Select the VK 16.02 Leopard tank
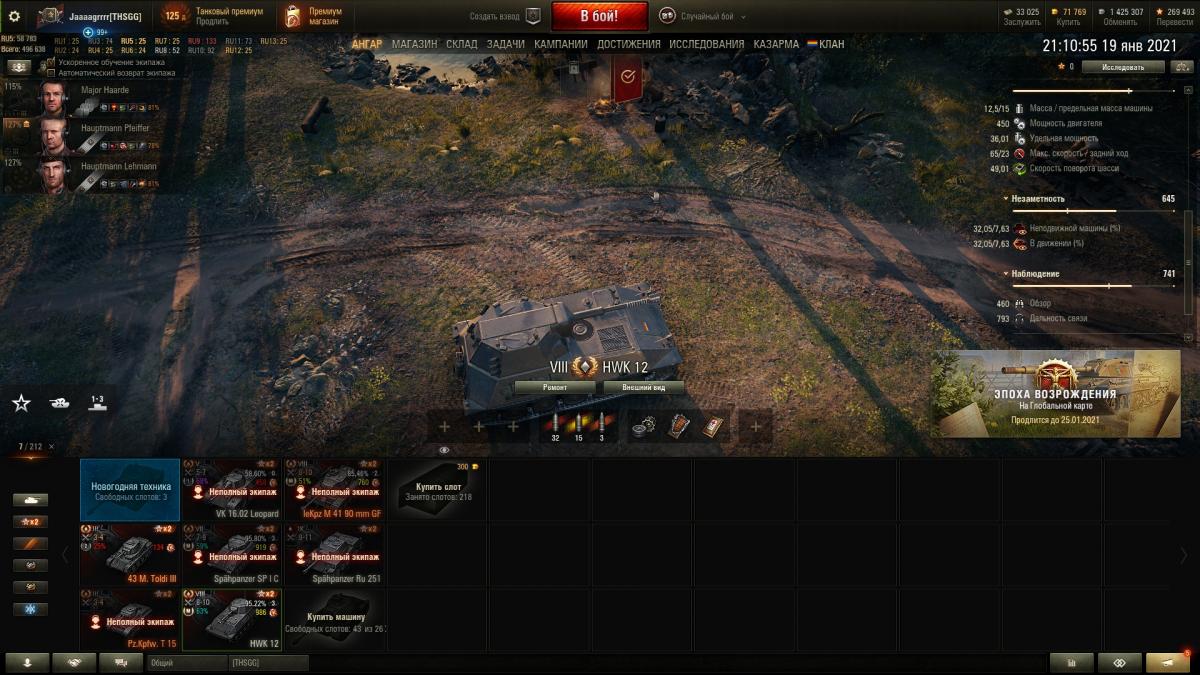The width and height of the screenshot is (1200, 675). click(x=231, y=490)
